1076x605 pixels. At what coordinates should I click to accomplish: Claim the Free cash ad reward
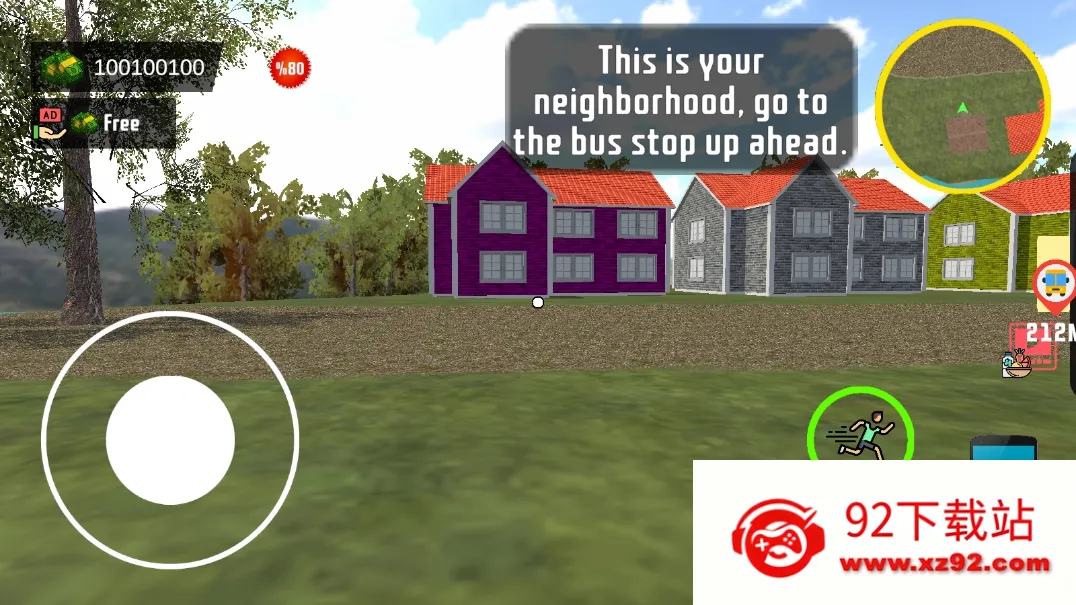[104, 123]
